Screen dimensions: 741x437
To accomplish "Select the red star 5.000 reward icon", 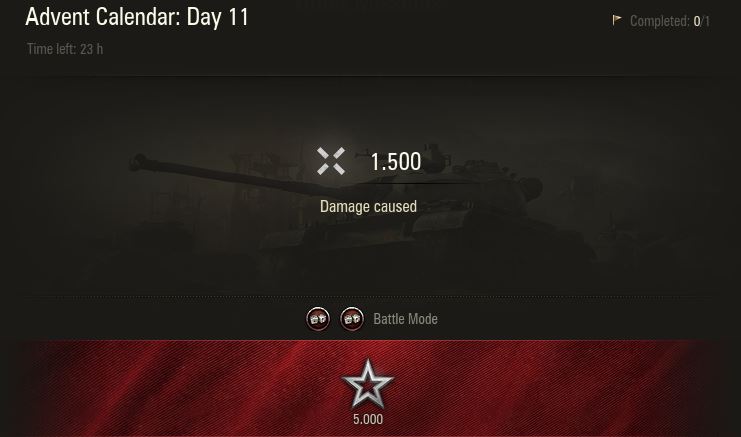I will [367, 384].
